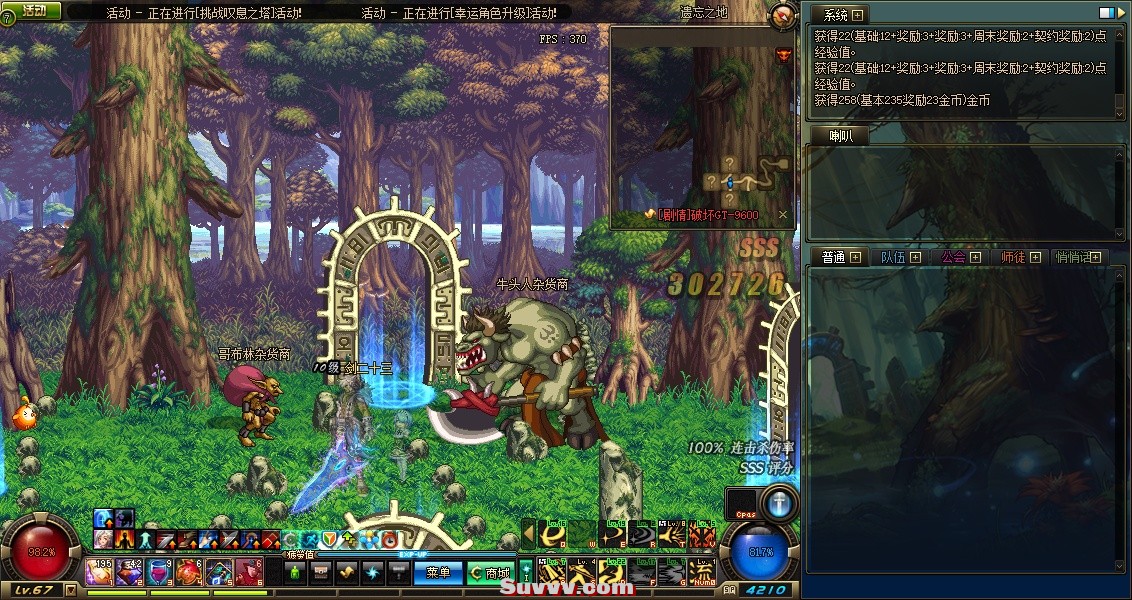Open the 商城 shop button

[x=490, y=573]
